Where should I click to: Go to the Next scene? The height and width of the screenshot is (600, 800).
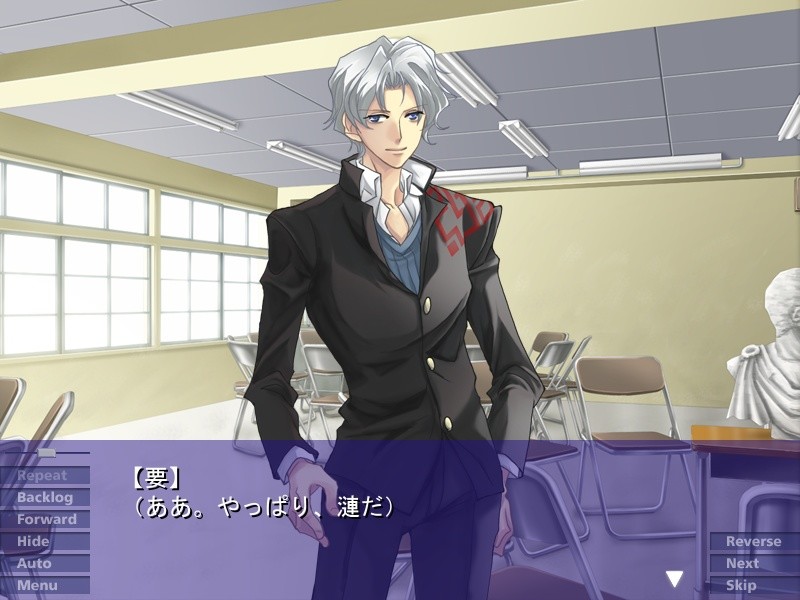click(754, 563)
